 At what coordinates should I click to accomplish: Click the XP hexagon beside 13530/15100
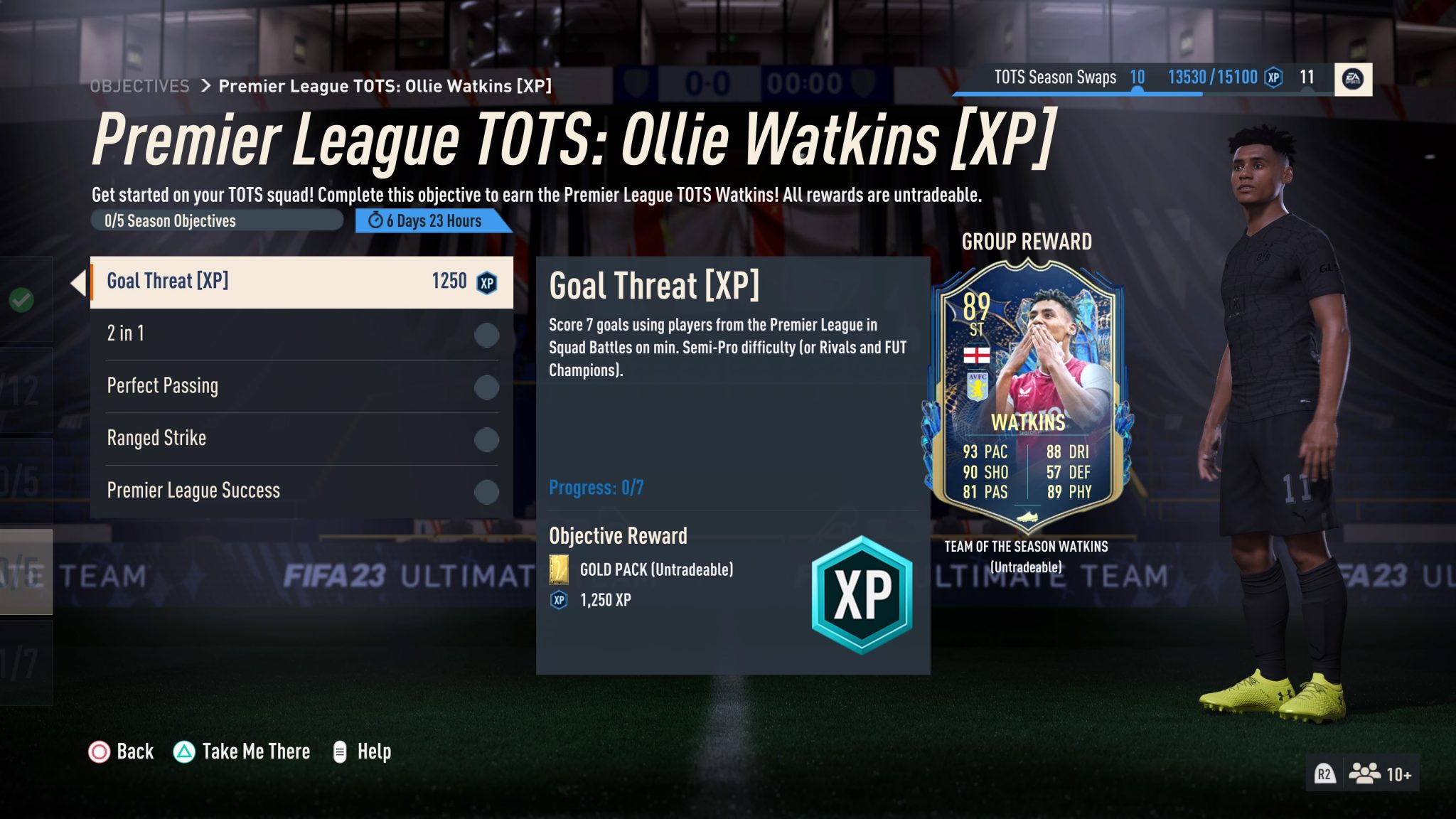click(1273, 78)
